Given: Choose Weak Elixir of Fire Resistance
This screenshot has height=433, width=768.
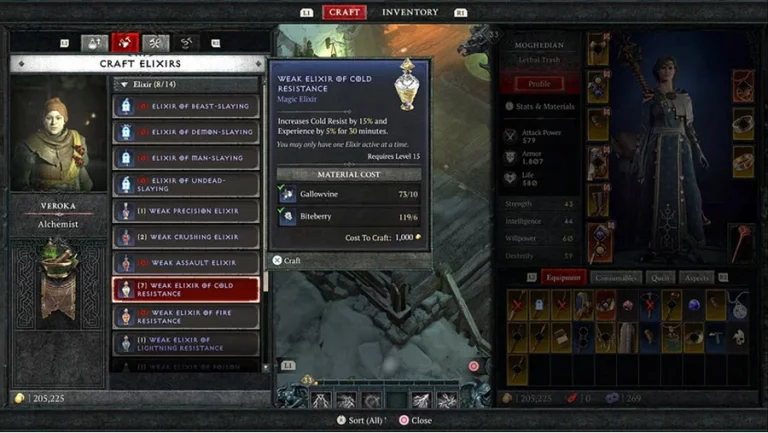Looking at the screenshot, I should click(x=186, y=316).
